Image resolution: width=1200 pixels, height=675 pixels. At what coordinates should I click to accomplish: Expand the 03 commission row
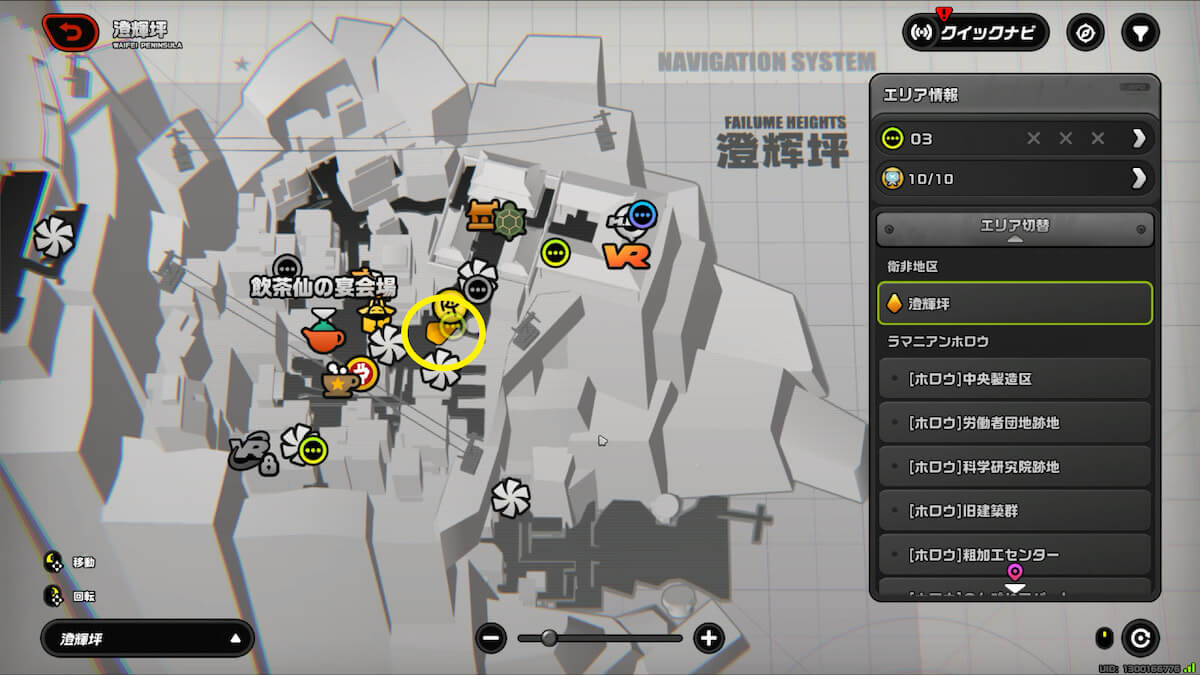tap(1138, 139)
